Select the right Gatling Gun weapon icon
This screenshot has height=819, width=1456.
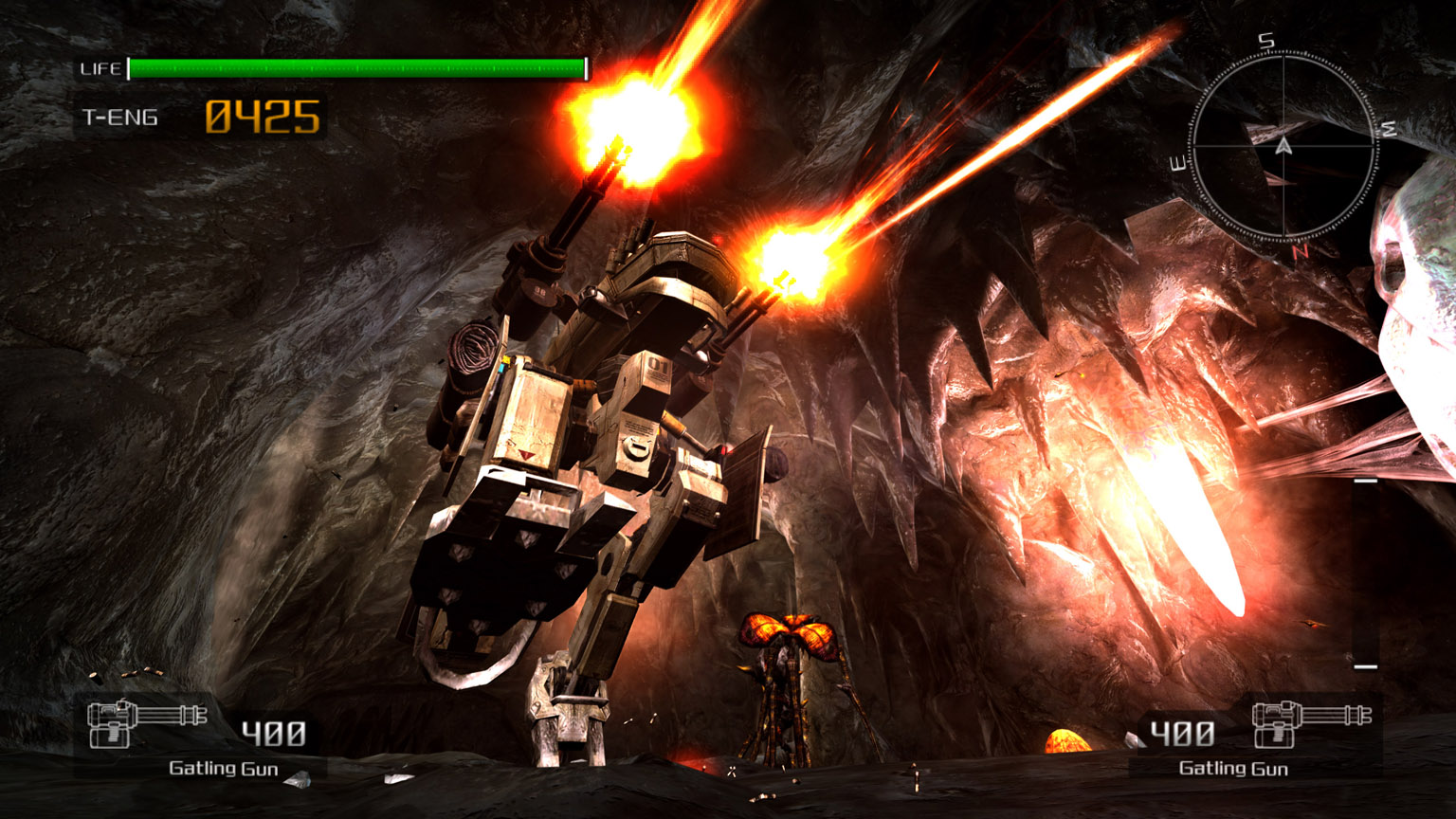click(x=1311, y=725)
